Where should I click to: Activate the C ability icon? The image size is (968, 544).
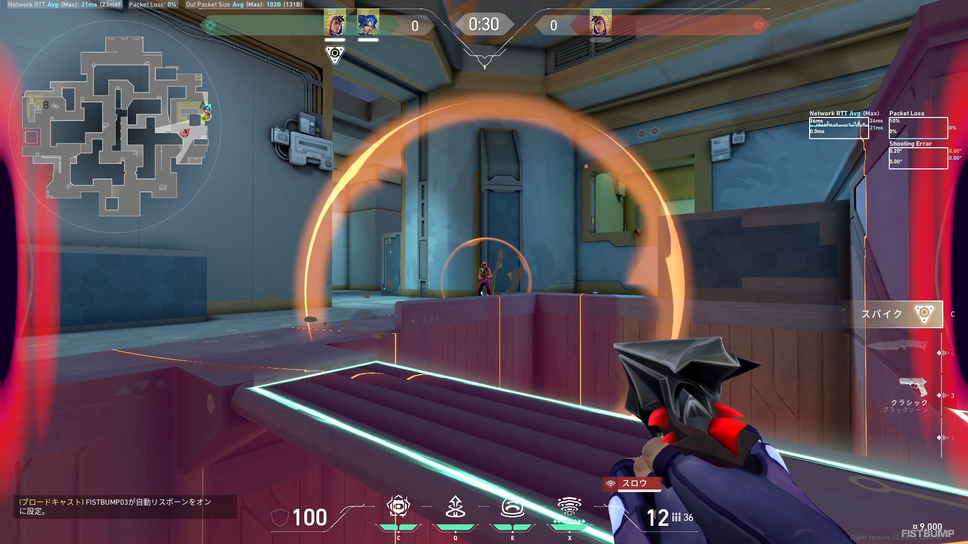coord(399,508)
